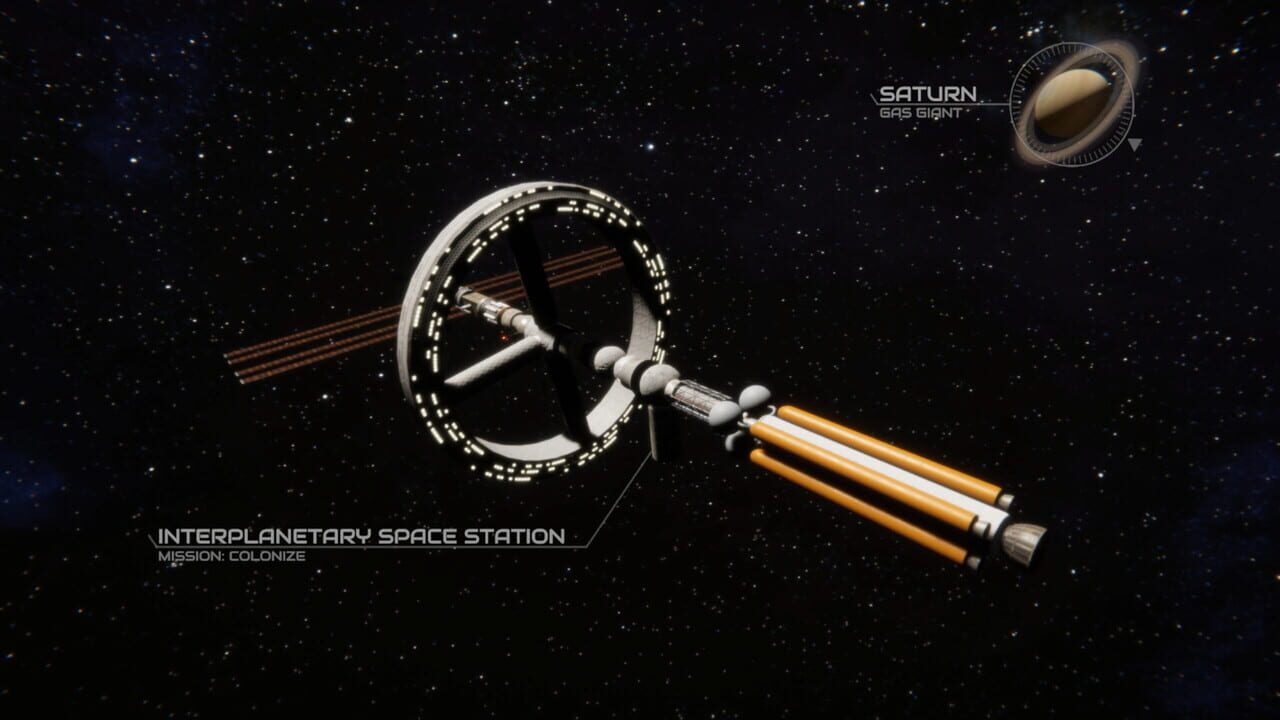Image resolution: width=1280 pixels, height=720 pixels.
Task: Select the SATURN label text
Action: [928, 92]
